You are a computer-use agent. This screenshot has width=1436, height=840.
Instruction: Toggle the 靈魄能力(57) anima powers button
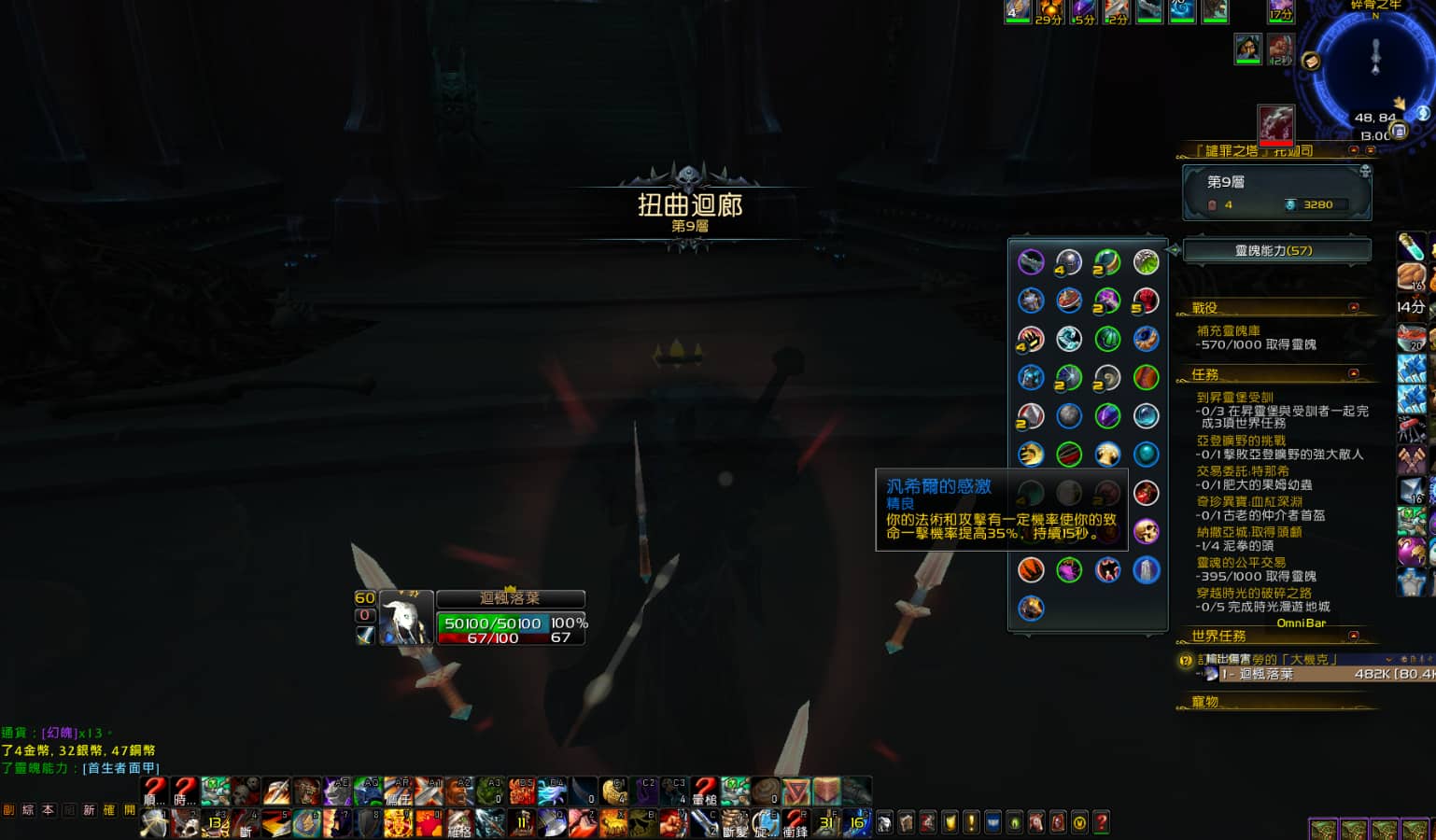click(1275, 250)
